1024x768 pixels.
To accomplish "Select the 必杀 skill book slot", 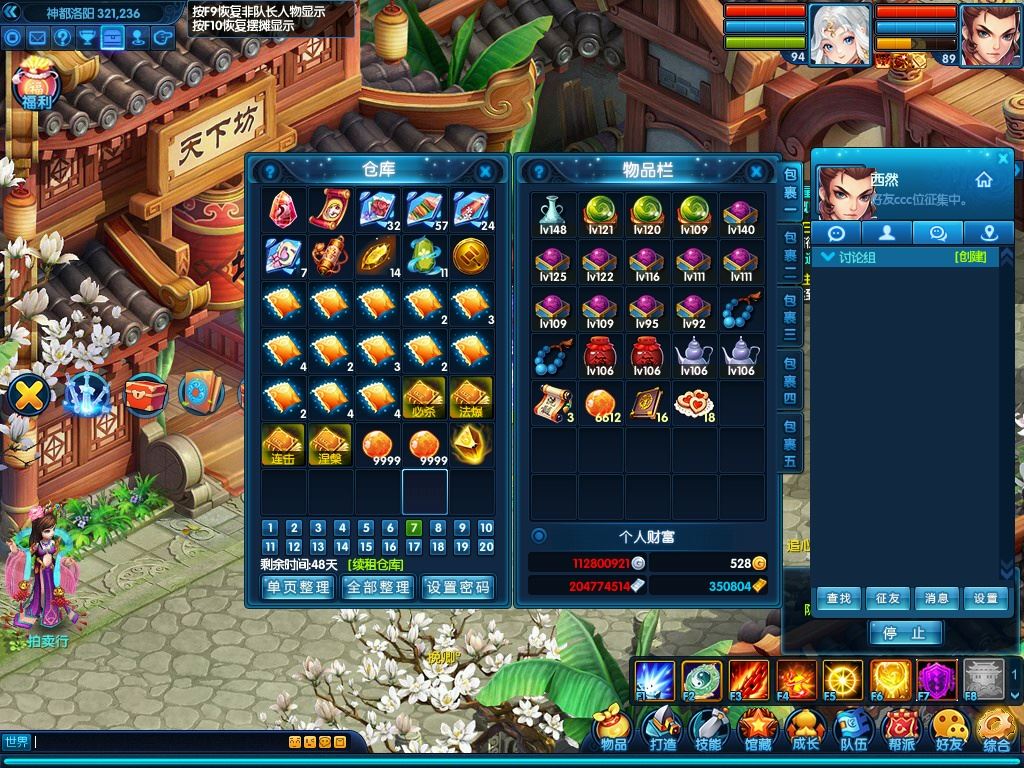I will click(424, 397).
